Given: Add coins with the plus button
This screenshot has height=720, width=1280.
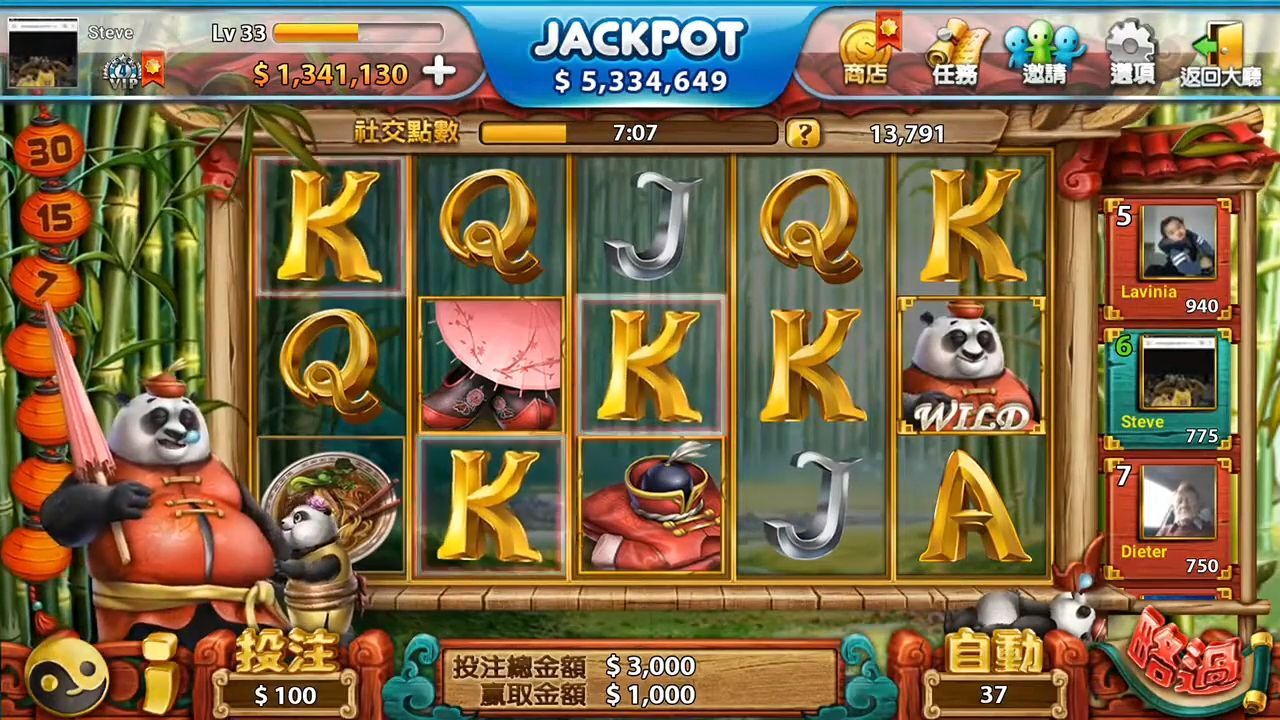Looking at the screenshot, I should [438, 72].
